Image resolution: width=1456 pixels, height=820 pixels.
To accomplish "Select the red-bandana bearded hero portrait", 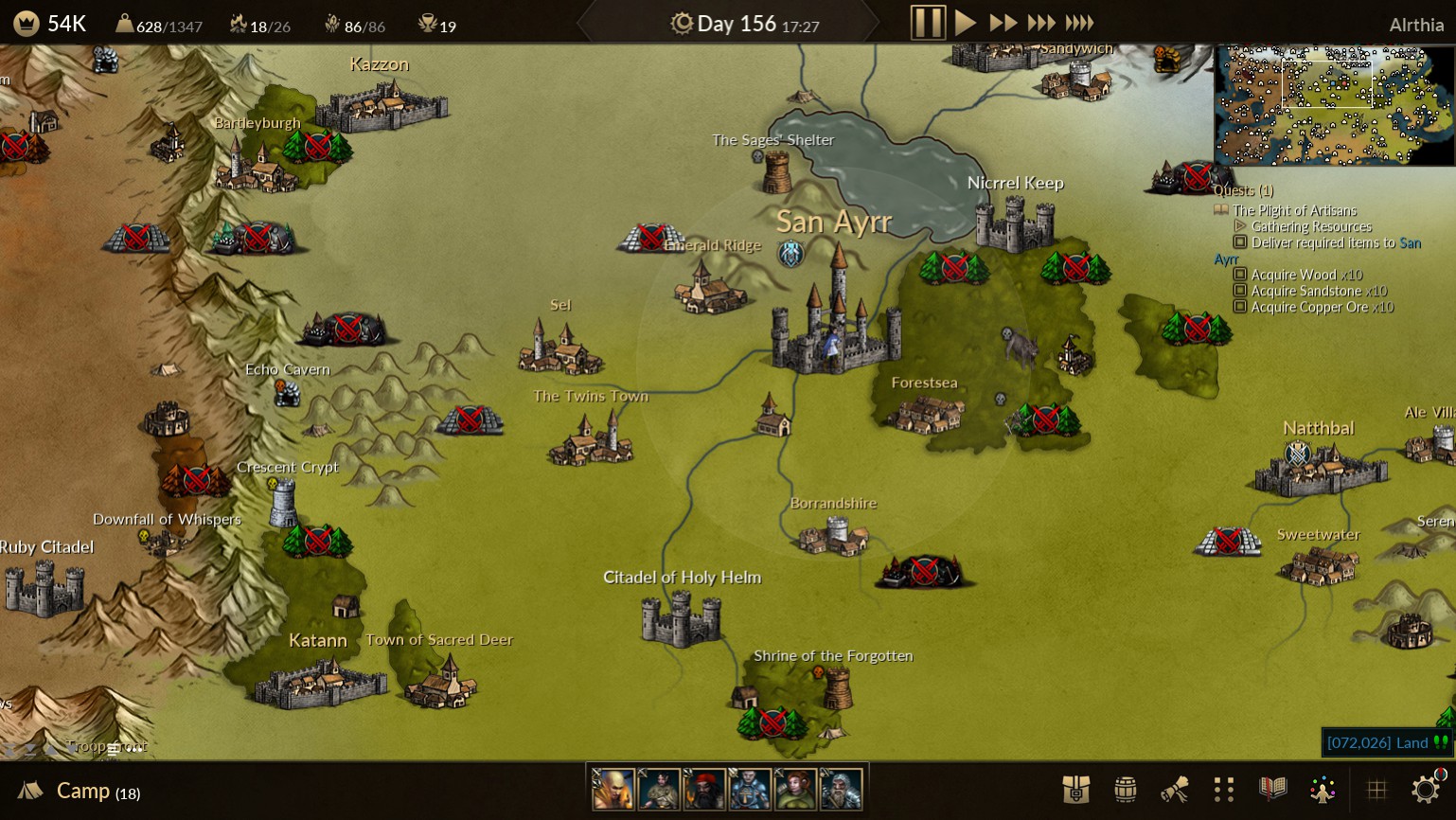I will [x=704, y=789].
